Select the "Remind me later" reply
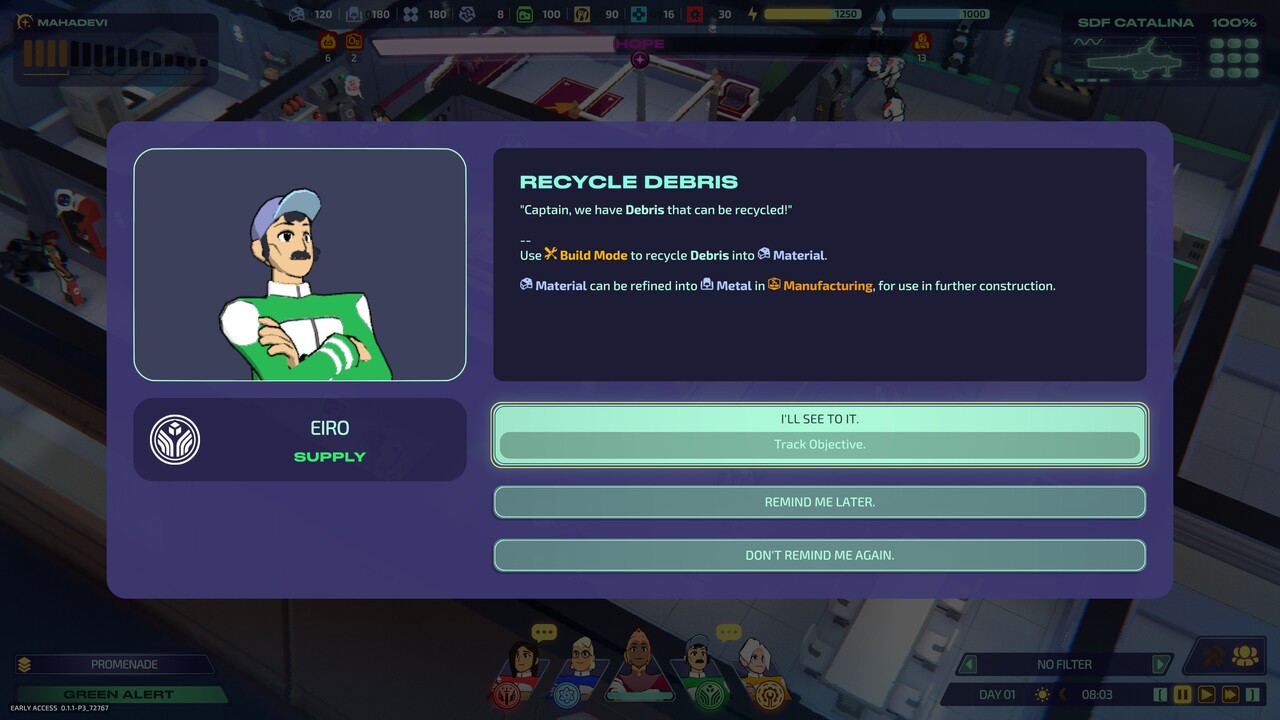 point(819,502)
